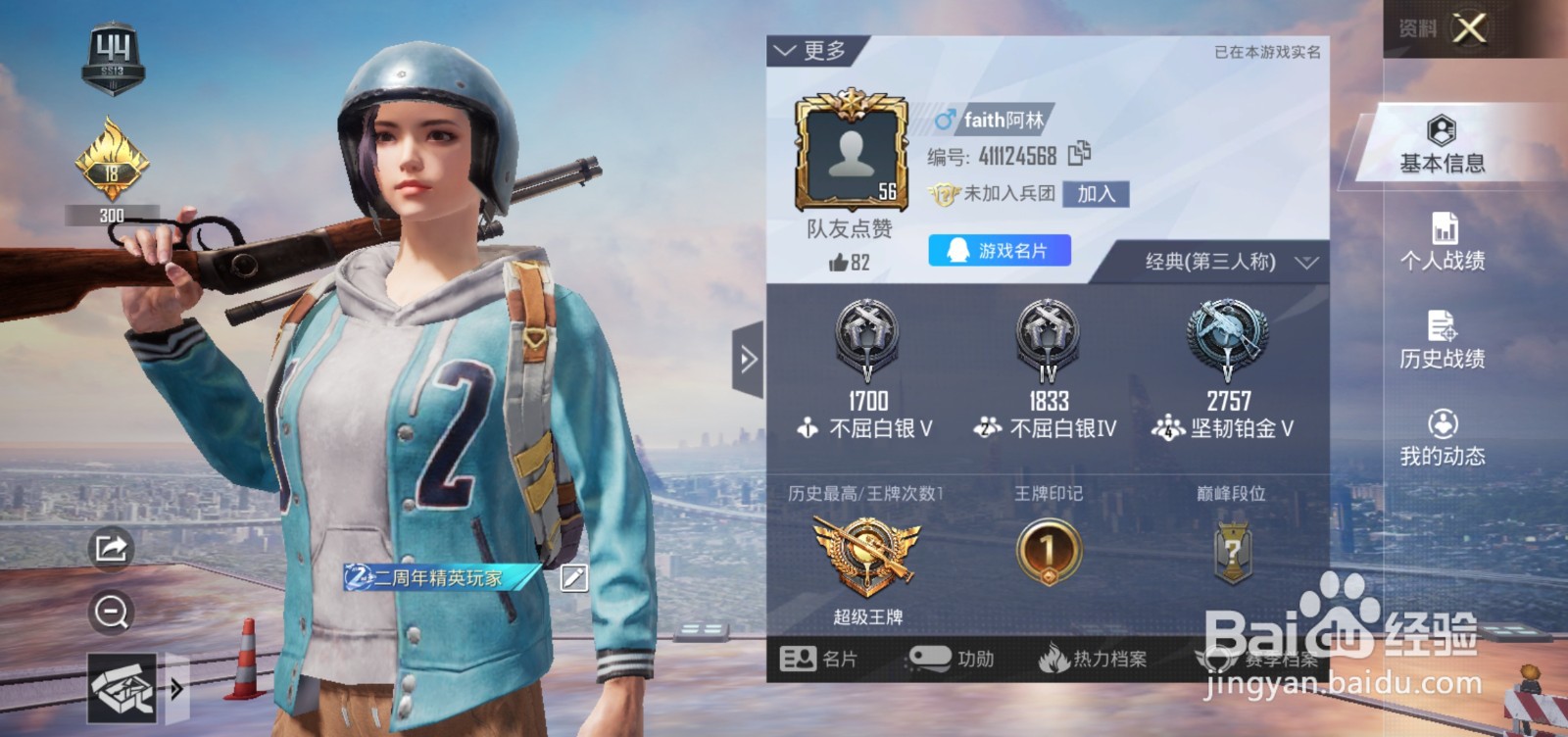Collapse the profile panel side arrow
Image resolution: width=1568 pixels, height=737 pixels.
click(750, 360)
